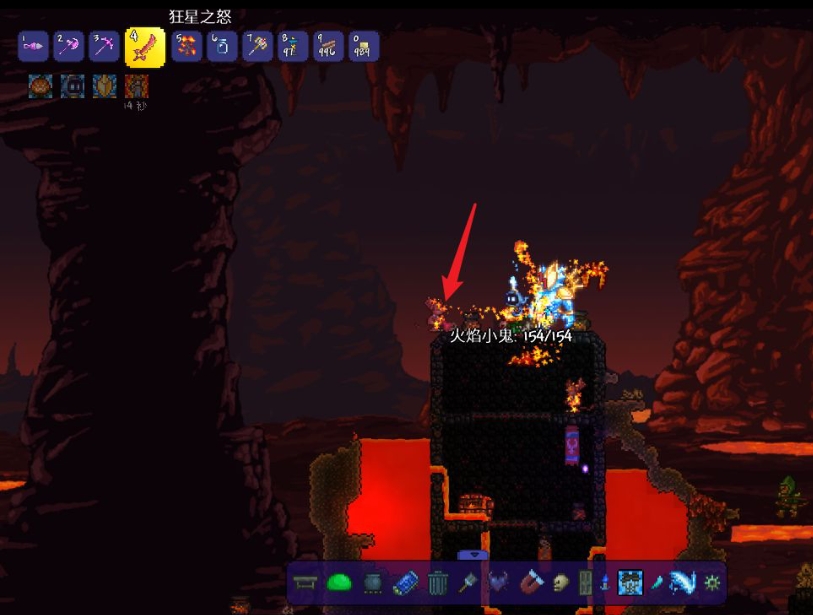Select the red magnet icon
This screenshot has height=615, width=813.
tap(530, 582)
